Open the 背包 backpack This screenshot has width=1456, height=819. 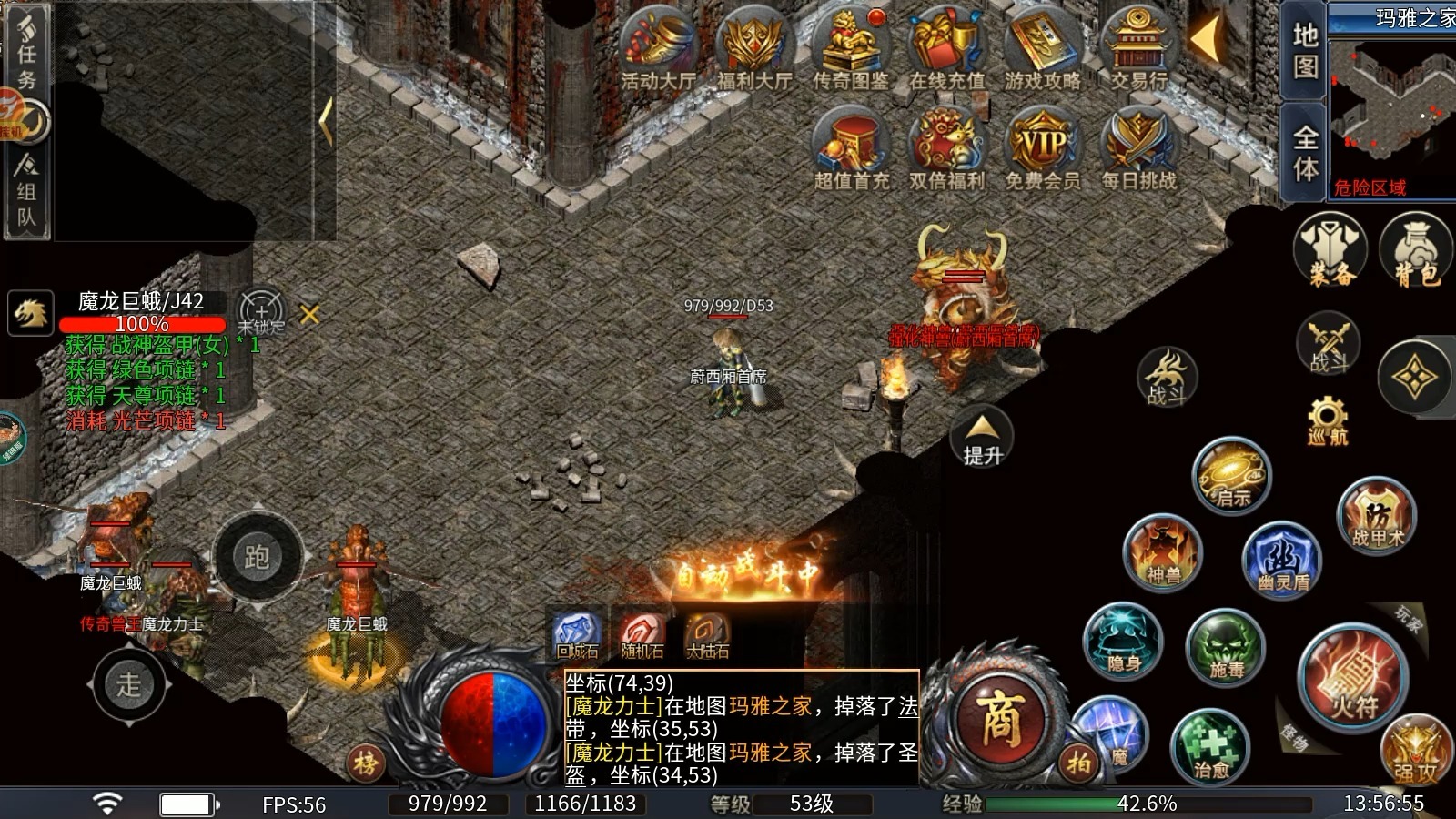[1416, 250]
